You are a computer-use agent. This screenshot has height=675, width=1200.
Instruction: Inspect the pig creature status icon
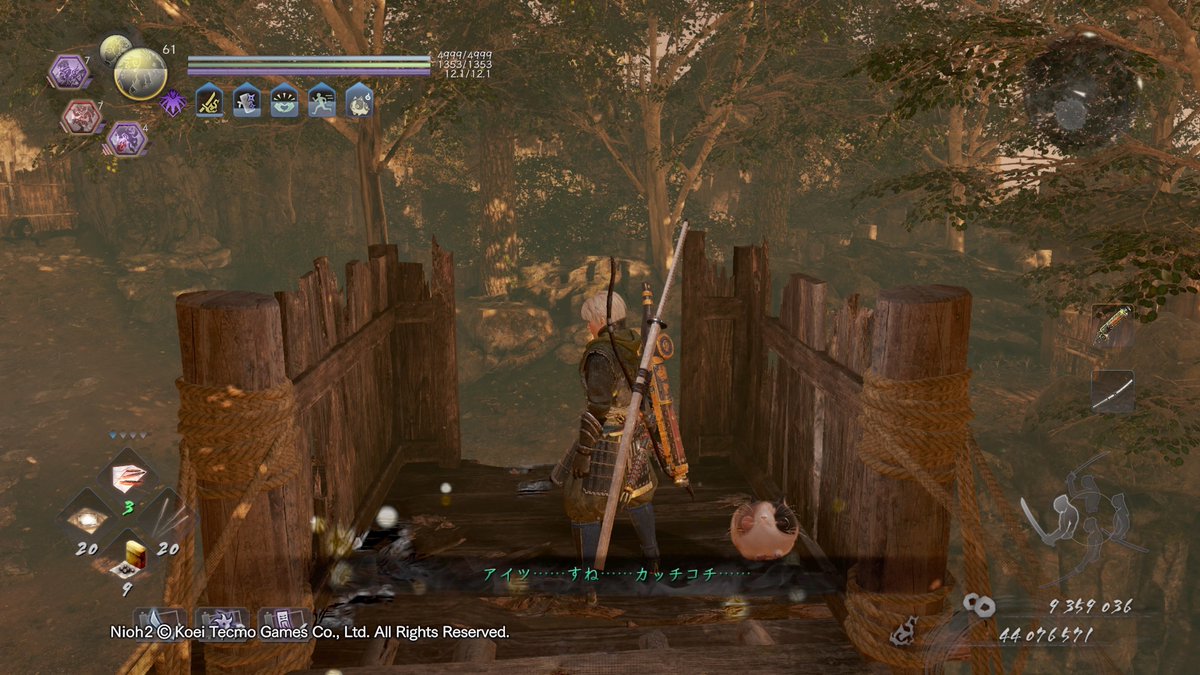point(359,100)
